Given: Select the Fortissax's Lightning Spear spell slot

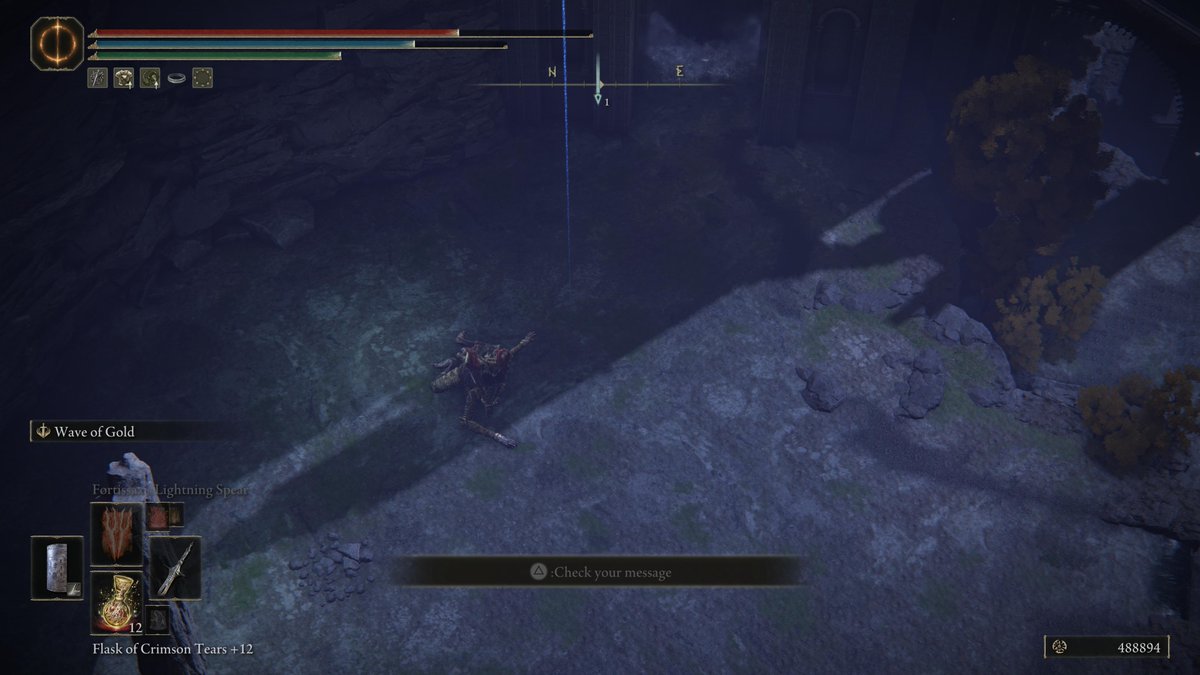Looking at the screenshot, I should point(116,534).
